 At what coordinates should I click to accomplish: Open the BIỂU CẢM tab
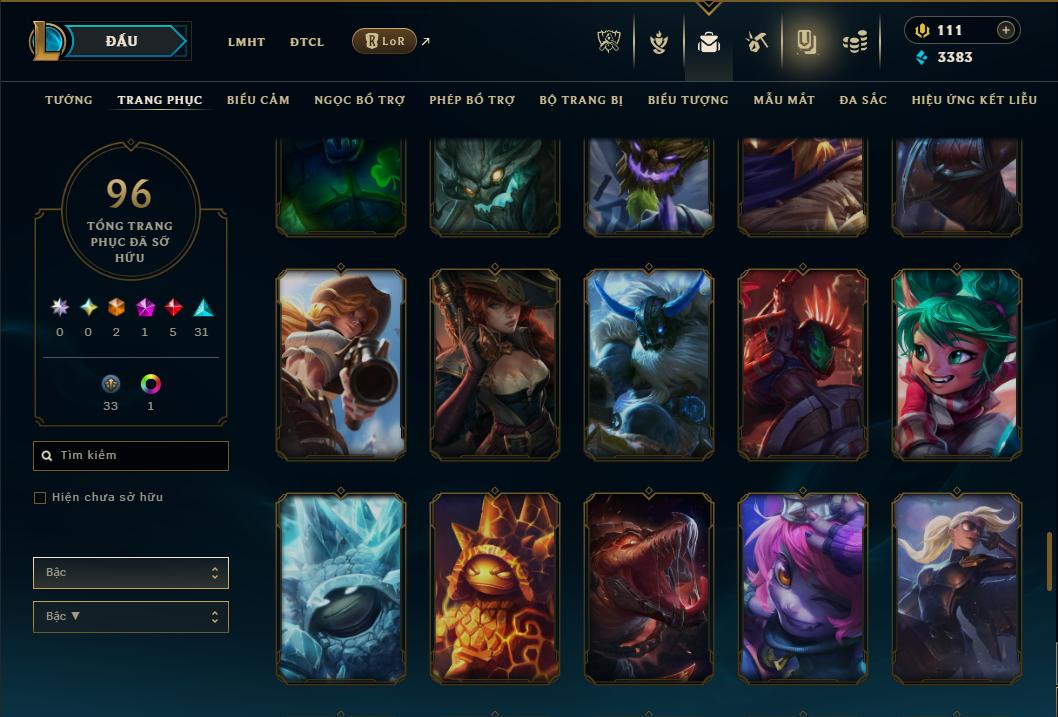pyautogui.click(x=258, y=100)
